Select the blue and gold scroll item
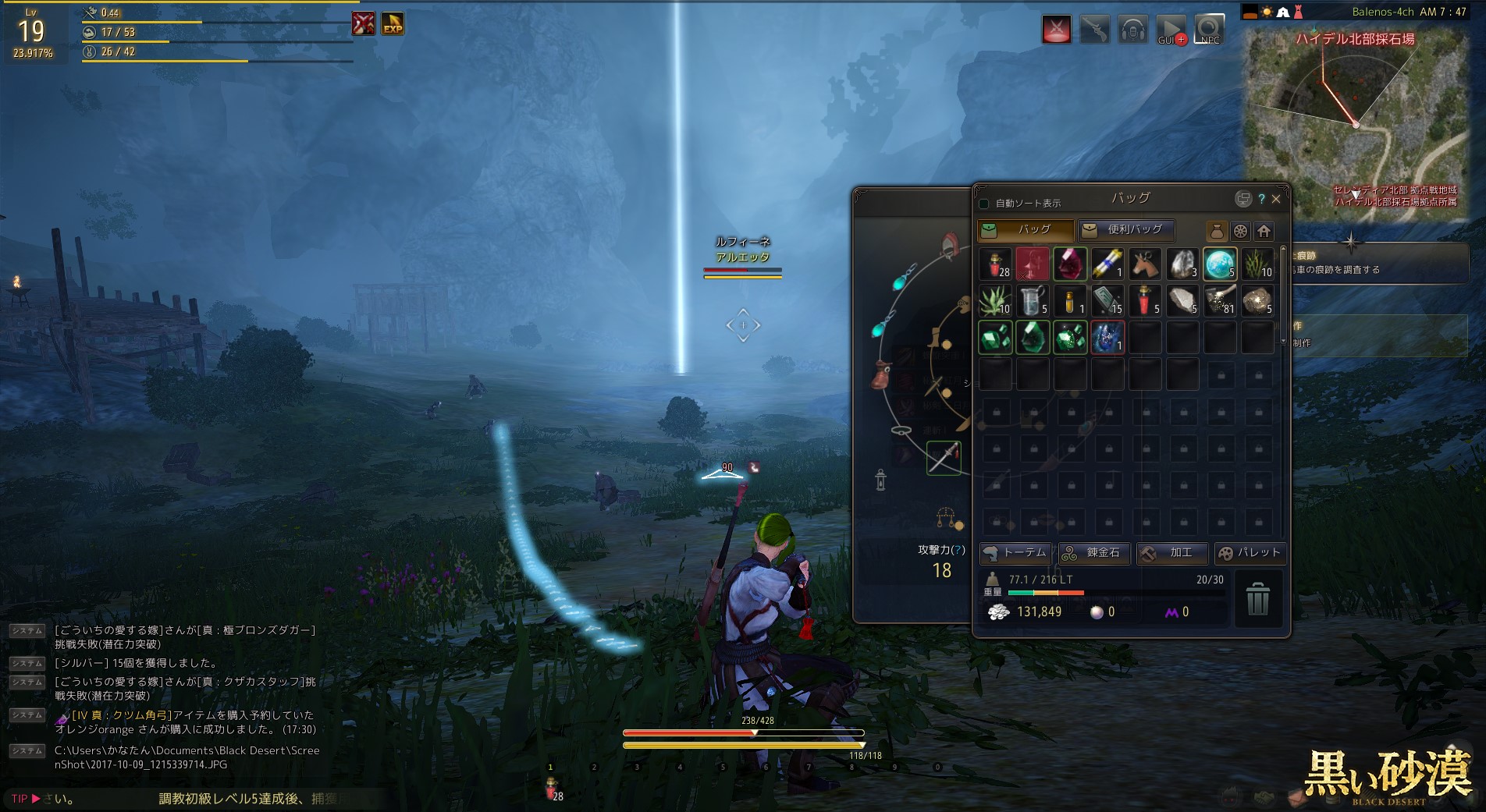Viewport: 1486px width, 812px height. click(1107, 264)
